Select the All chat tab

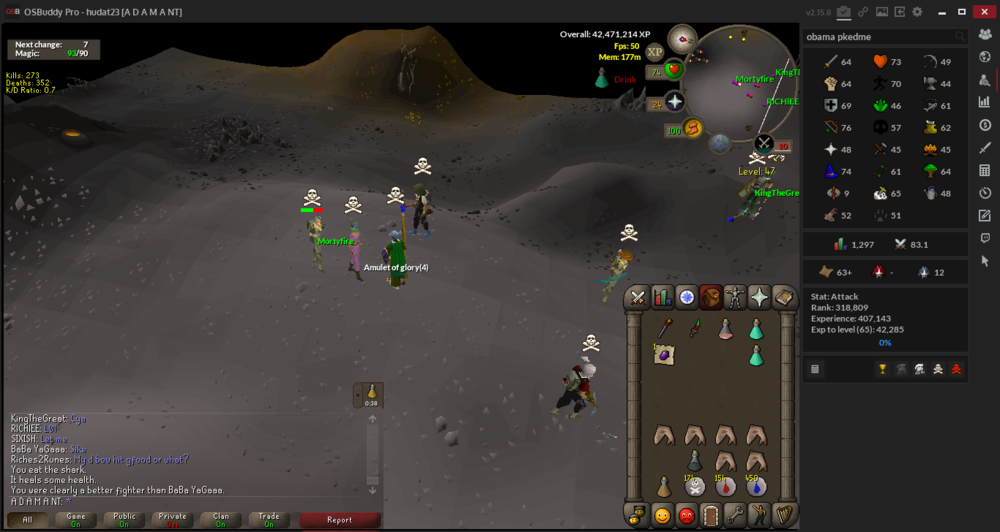click(28, 520)
